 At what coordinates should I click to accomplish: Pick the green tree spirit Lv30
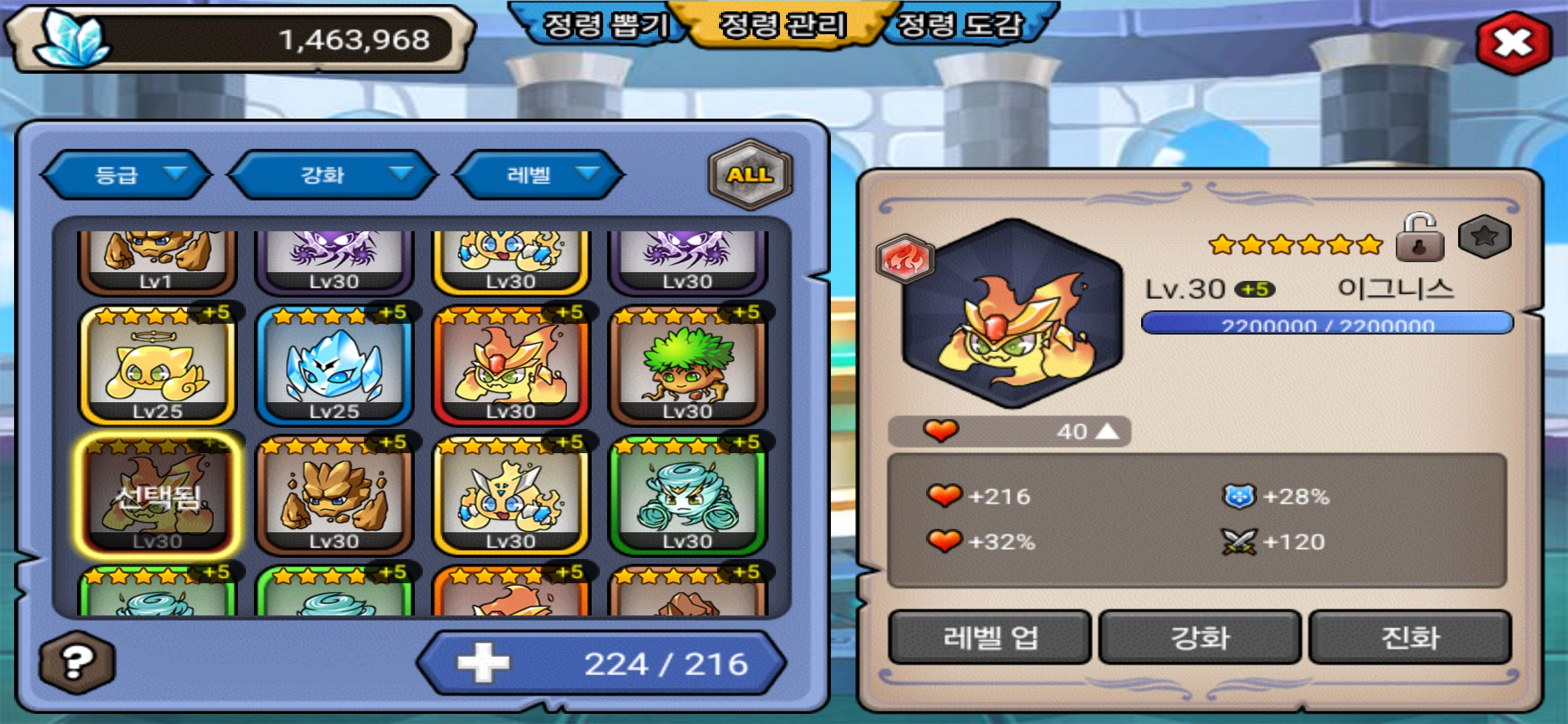(687, 365)
